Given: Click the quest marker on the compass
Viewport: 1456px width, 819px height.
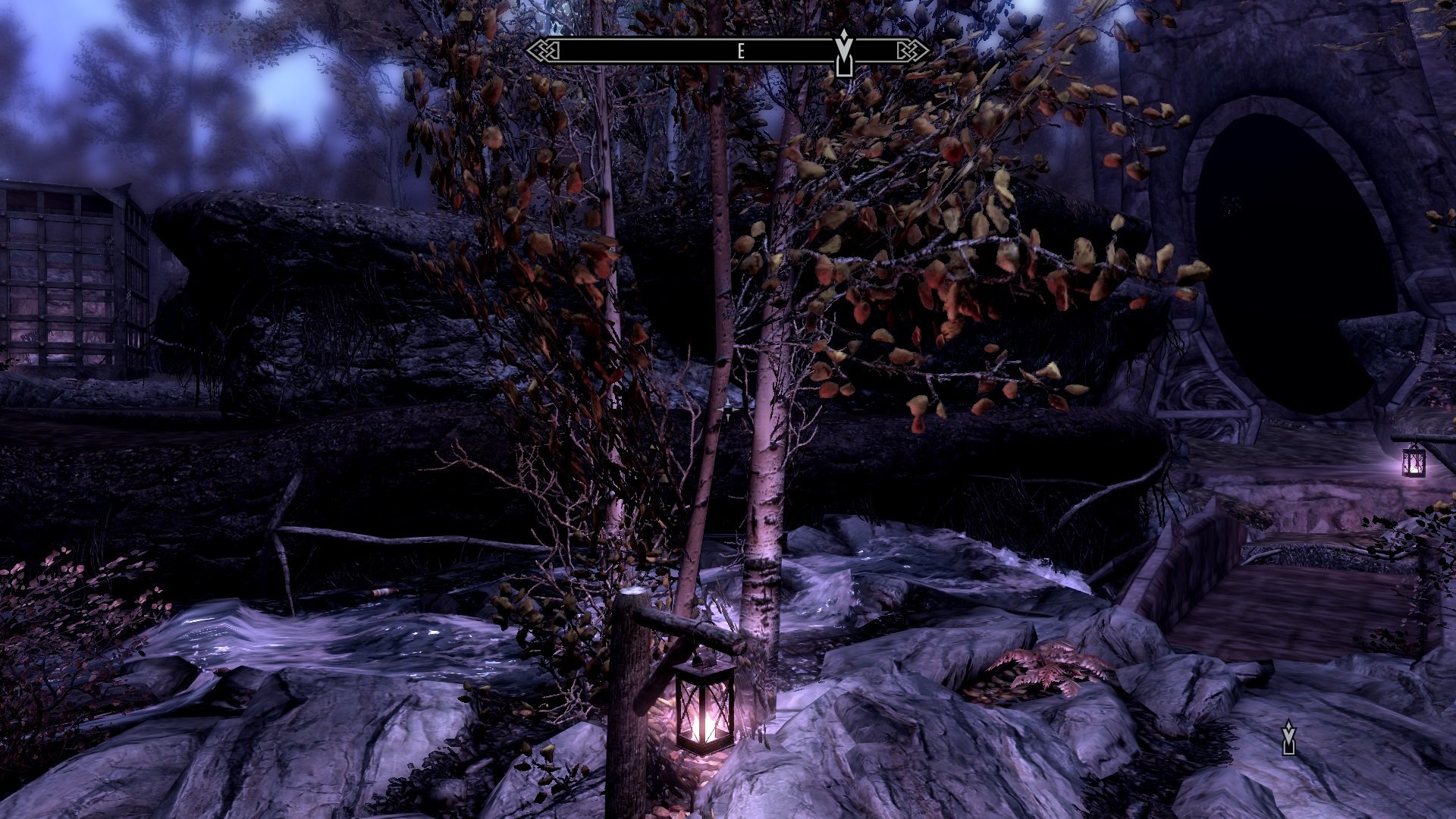Looking at the screenshot, I should (x=844, y=52).
